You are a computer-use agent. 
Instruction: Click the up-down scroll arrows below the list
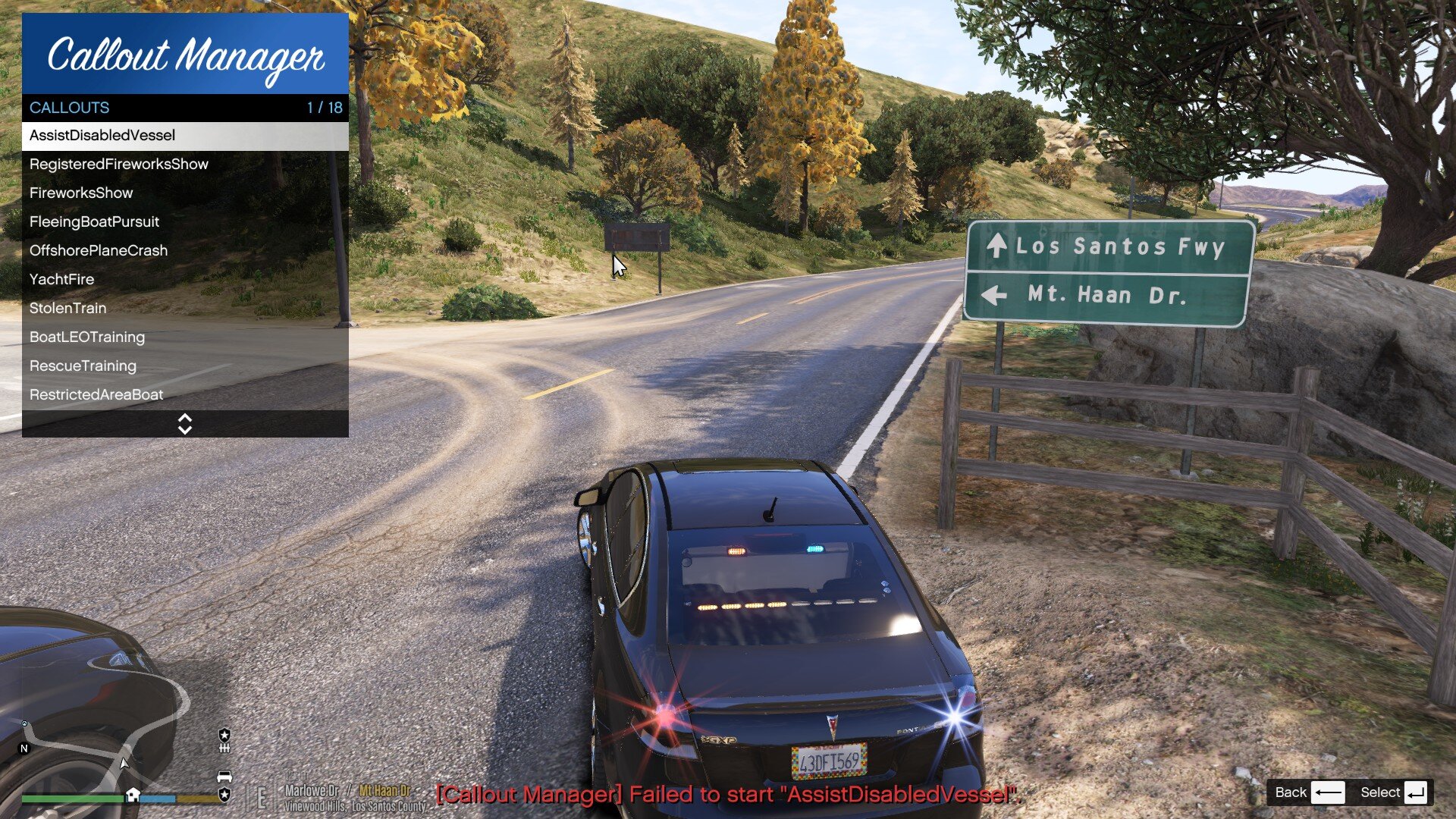pos(185,425)
